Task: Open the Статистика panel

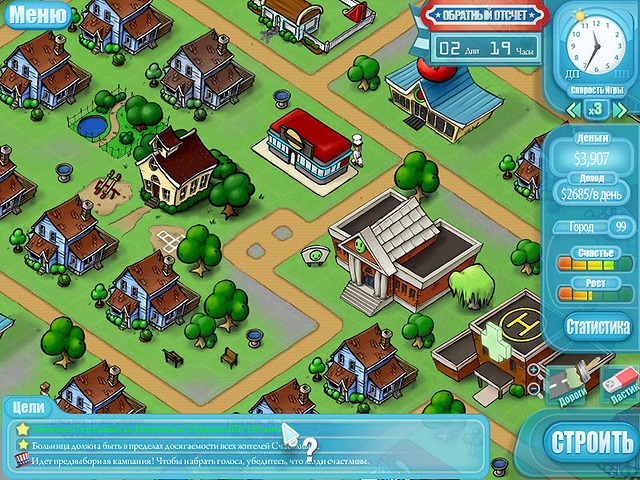Action: click(x=597, y=326)
